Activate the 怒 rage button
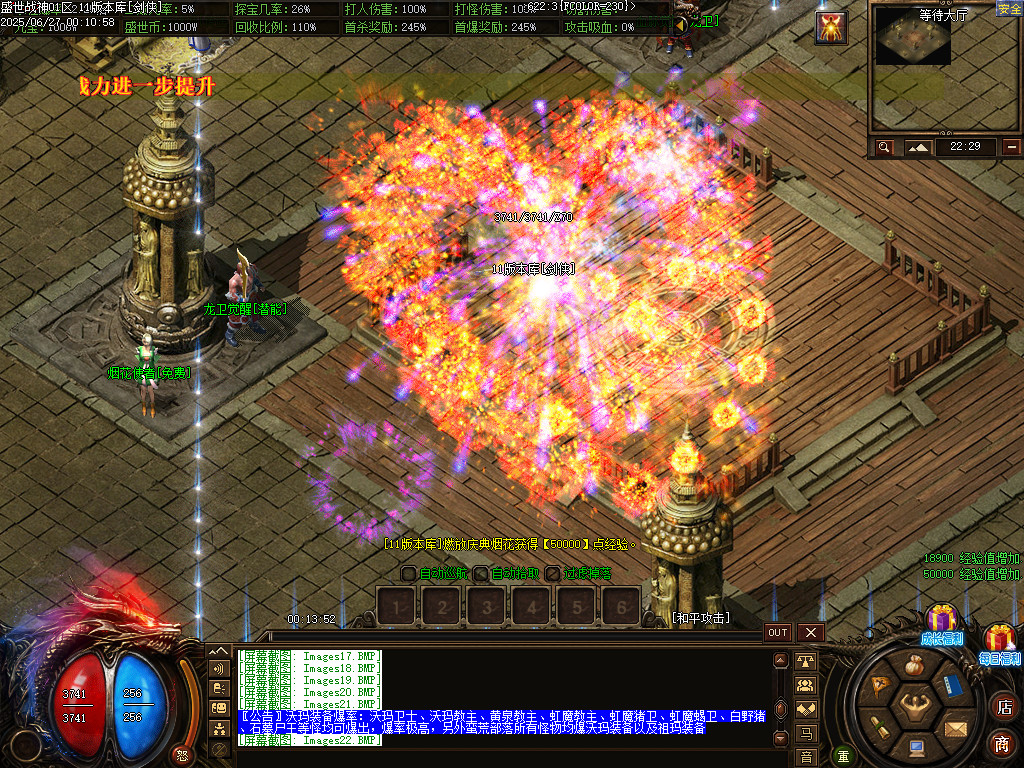 tap(182, 754)
